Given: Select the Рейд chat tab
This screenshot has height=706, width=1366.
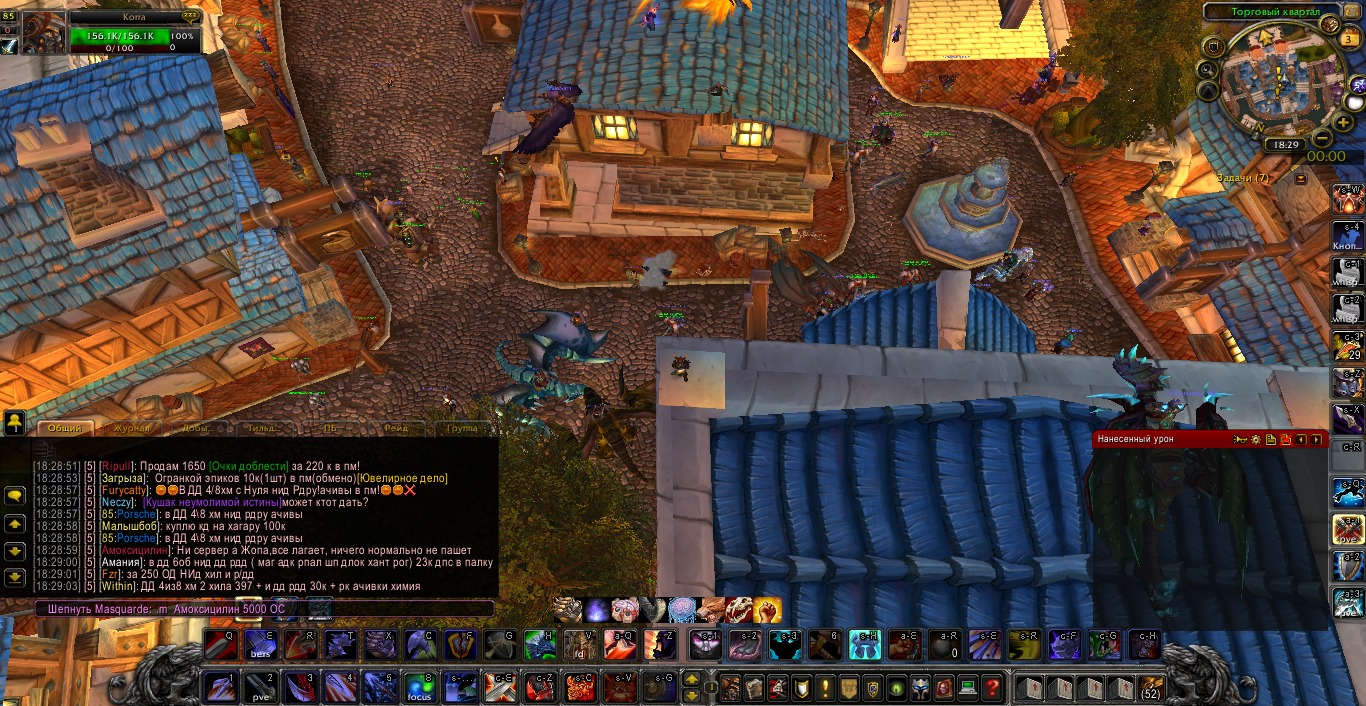Looking at the screenshot, I should 396,428.
